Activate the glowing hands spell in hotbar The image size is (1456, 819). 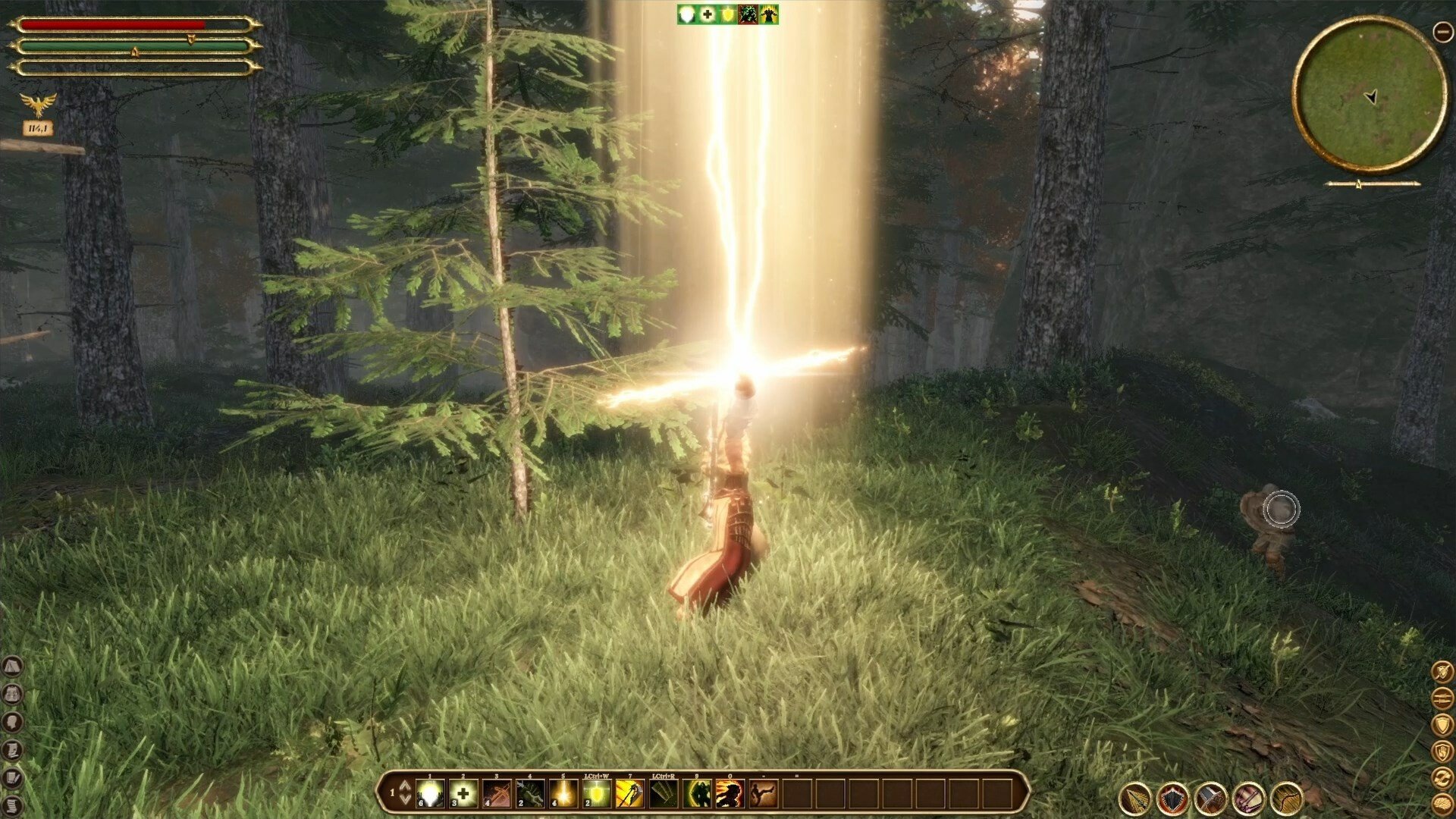tap(430, 794)
